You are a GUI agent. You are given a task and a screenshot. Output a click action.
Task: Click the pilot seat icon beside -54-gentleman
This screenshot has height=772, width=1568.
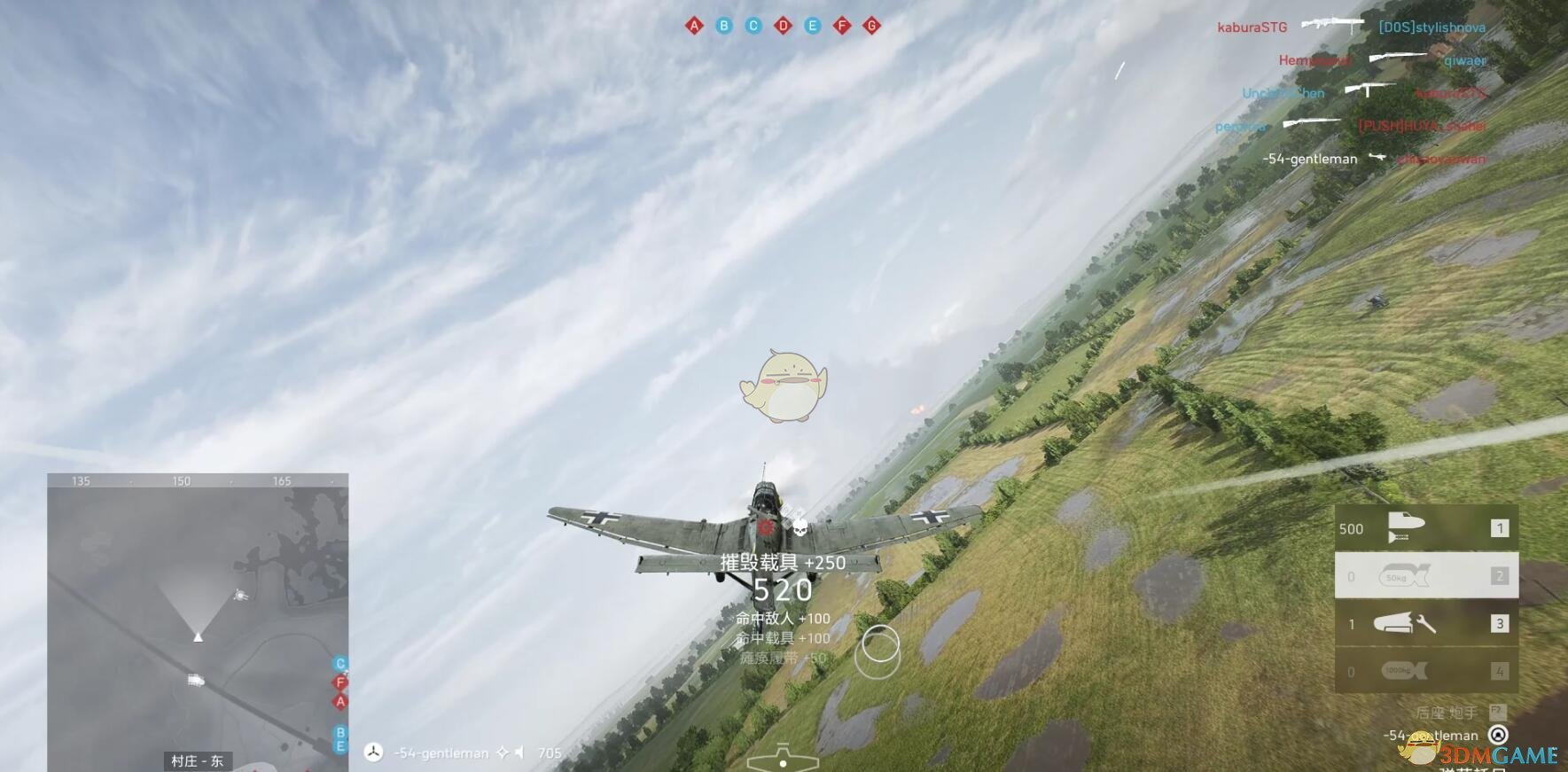[x=1498, y=735]
